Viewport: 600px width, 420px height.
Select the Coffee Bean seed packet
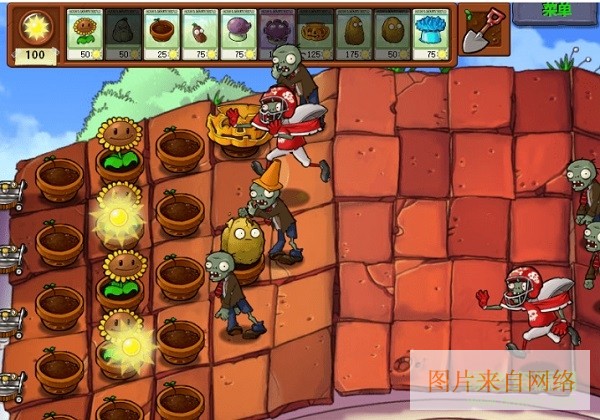coord(200,32)
